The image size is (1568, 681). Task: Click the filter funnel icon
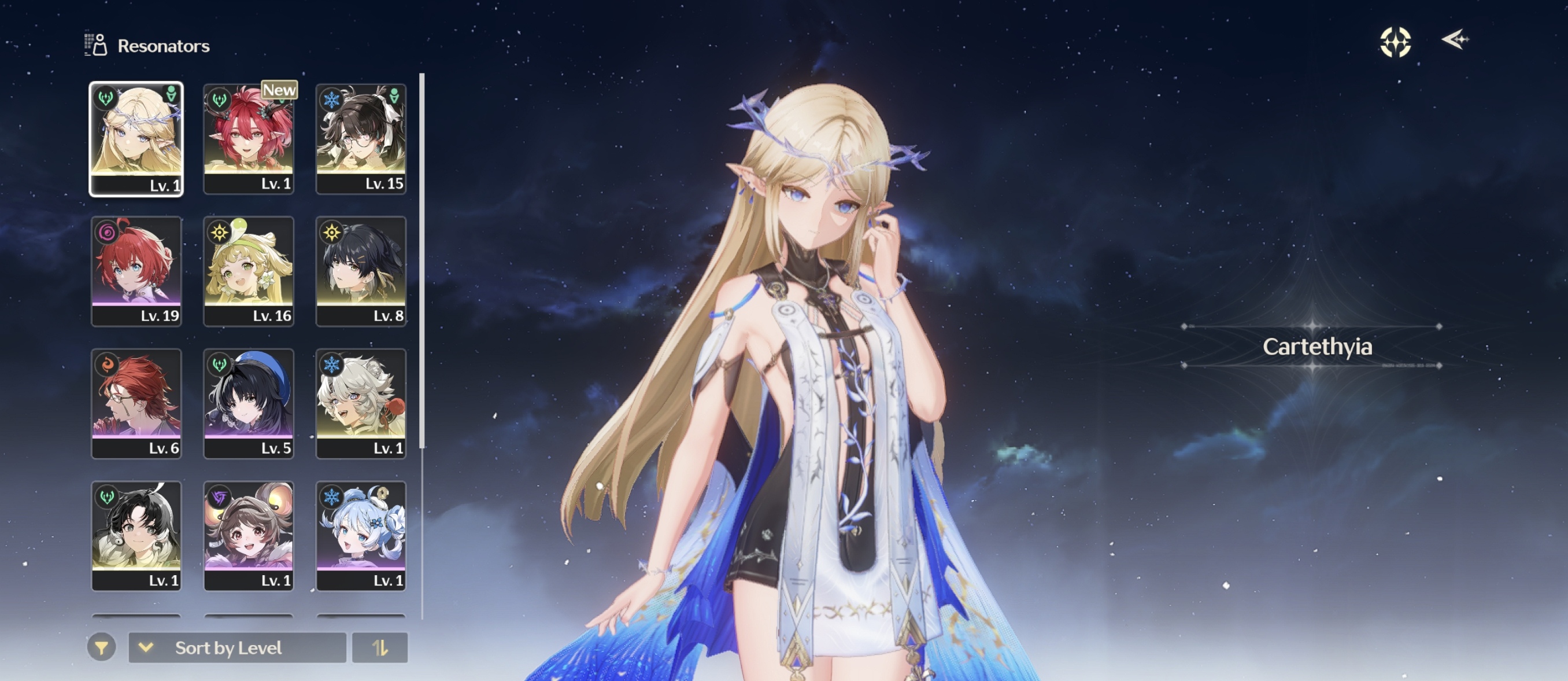pos(102,647)
